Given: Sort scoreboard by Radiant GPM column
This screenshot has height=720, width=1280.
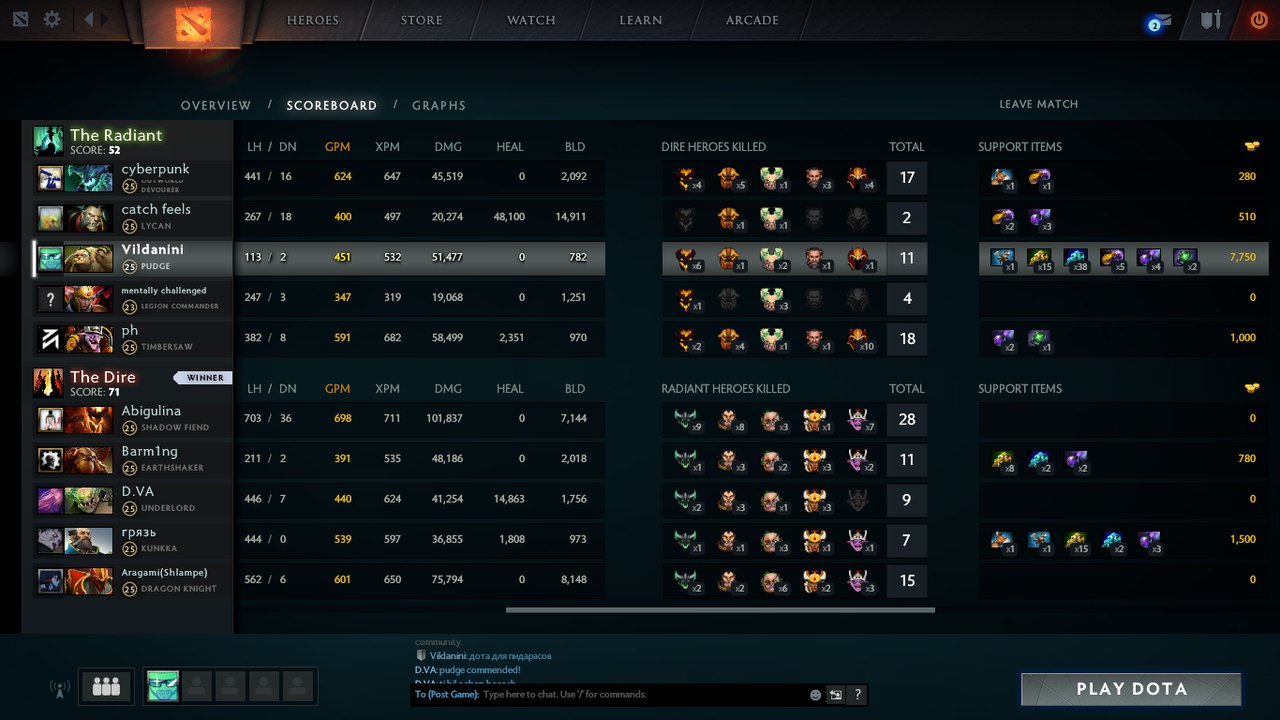Looking at the screenshot, I should [338, 147].
